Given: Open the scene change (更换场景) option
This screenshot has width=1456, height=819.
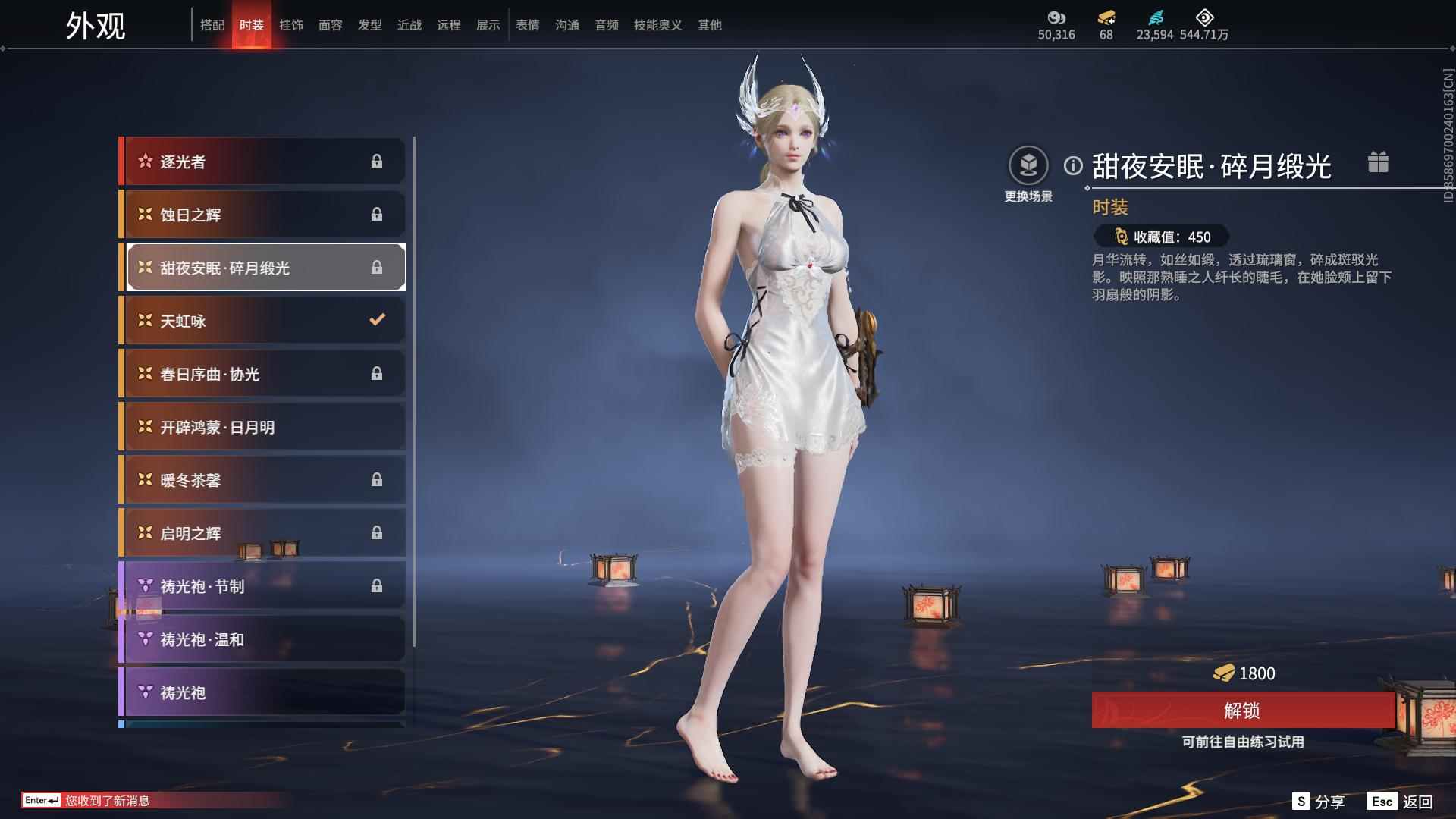Looking at the screenshot, I should tap(1028, 163).
